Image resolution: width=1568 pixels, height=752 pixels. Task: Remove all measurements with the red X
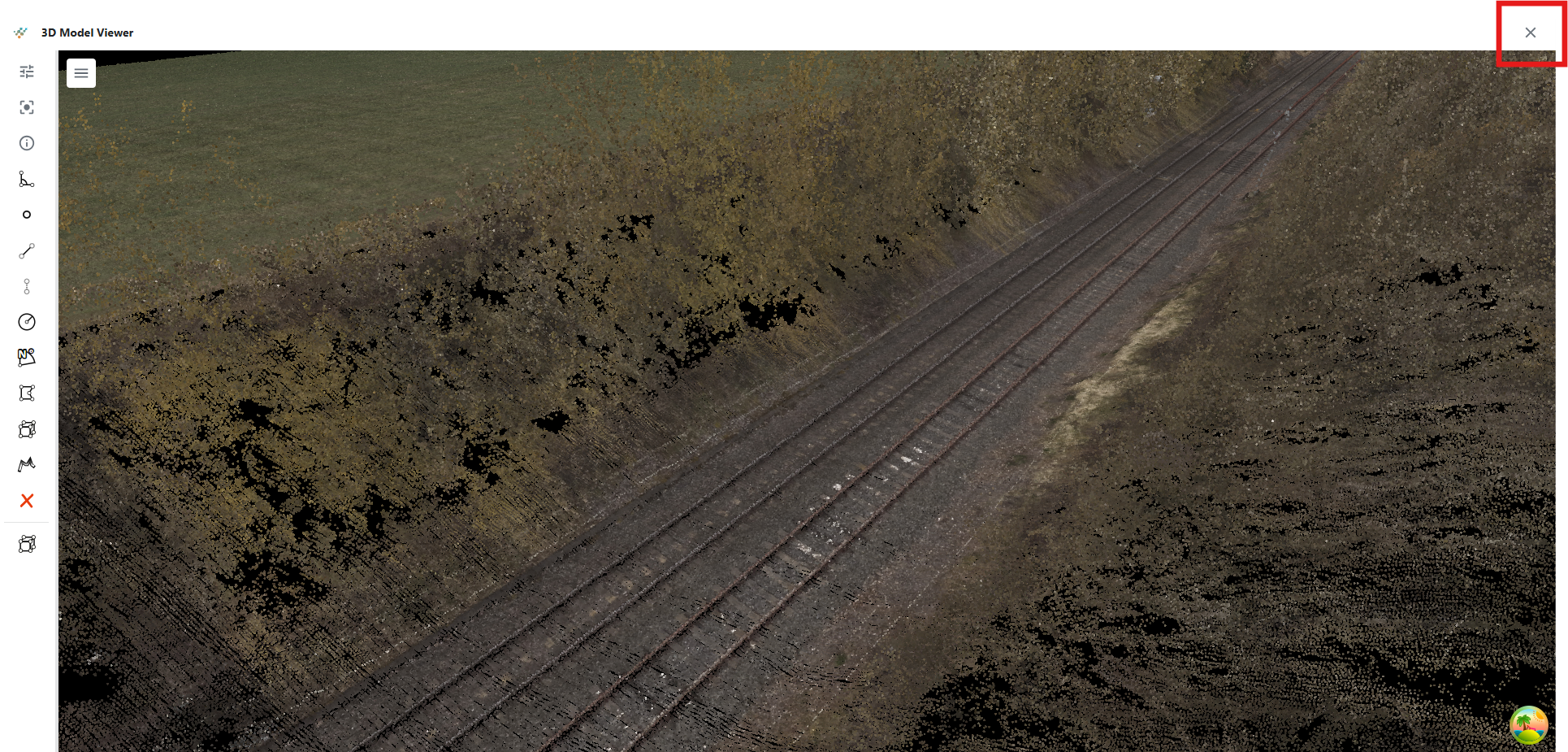(26, 501)
